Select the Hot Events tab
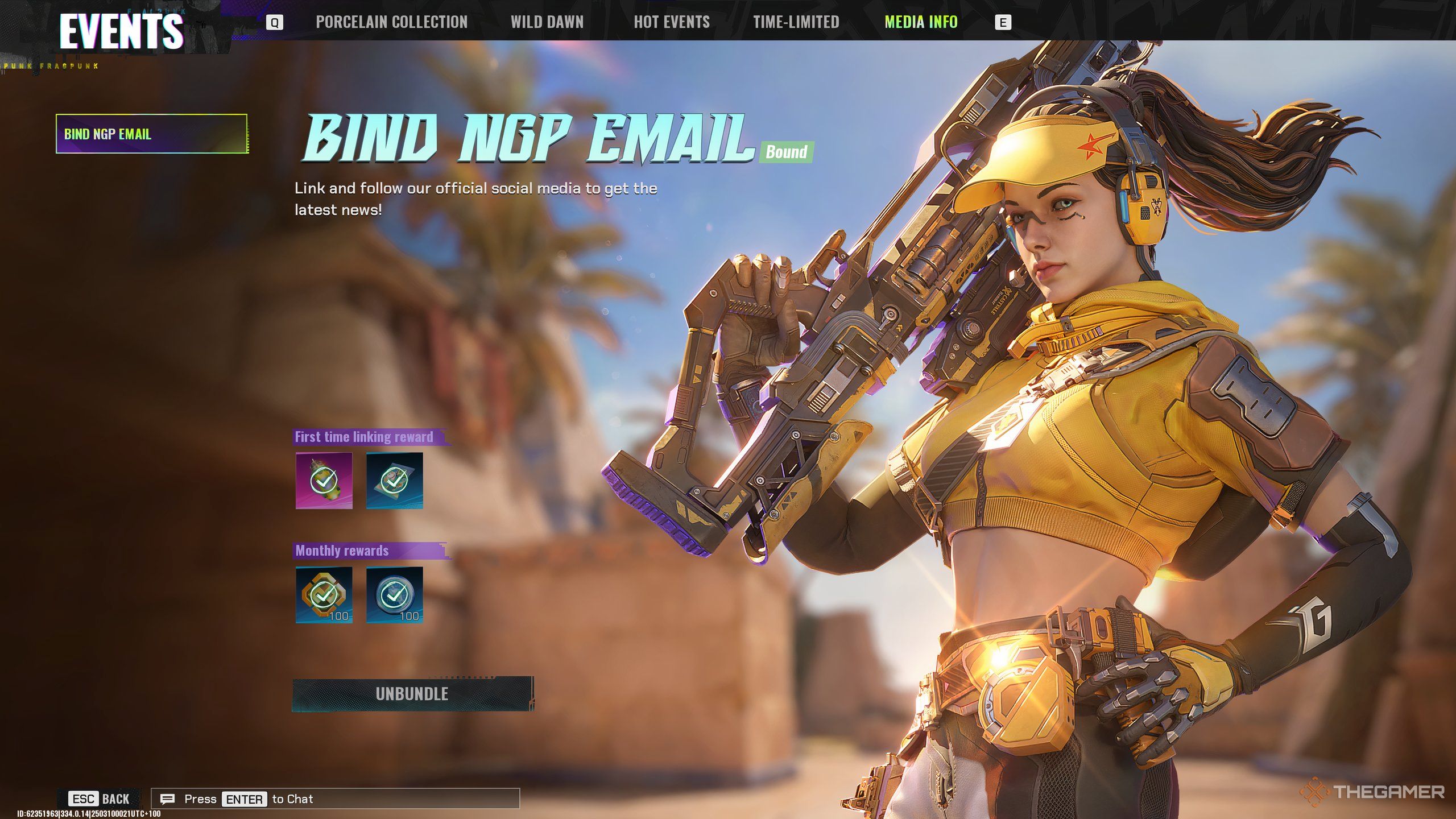 coord(672,22)
